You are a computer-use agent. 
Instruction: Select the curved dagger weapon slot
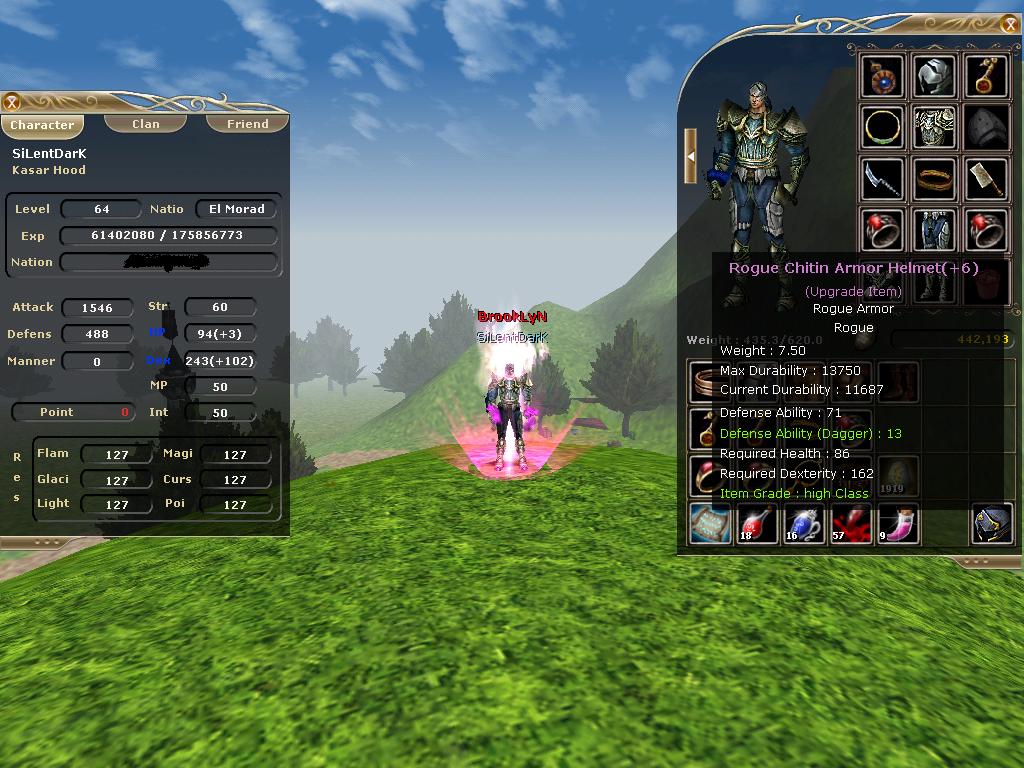[883, 179]
